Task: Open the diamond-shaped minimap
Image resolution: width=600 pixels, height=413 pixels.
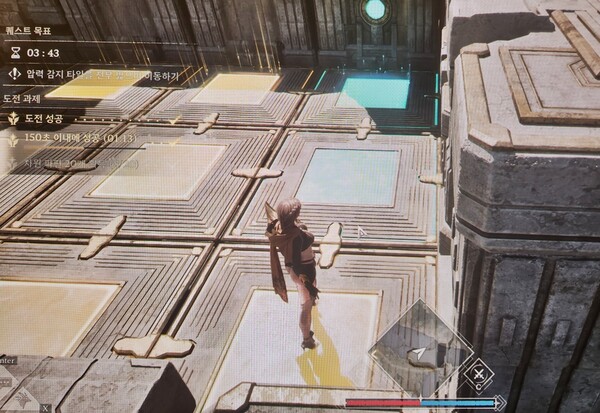Action: pyautogui.click(x=418, y=350)
